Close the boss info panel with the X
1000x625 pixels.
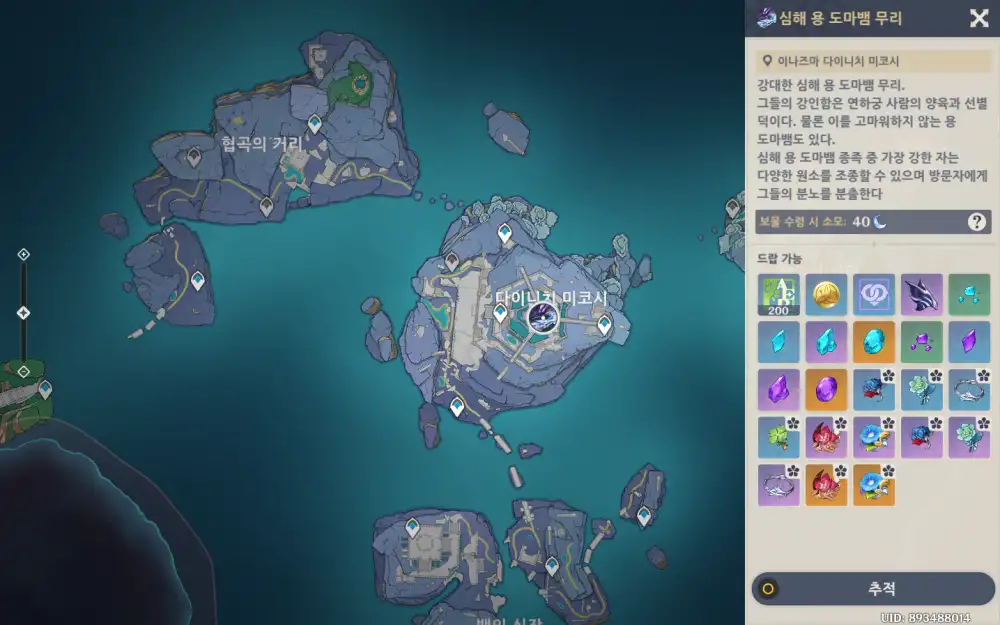pos(979,18)
